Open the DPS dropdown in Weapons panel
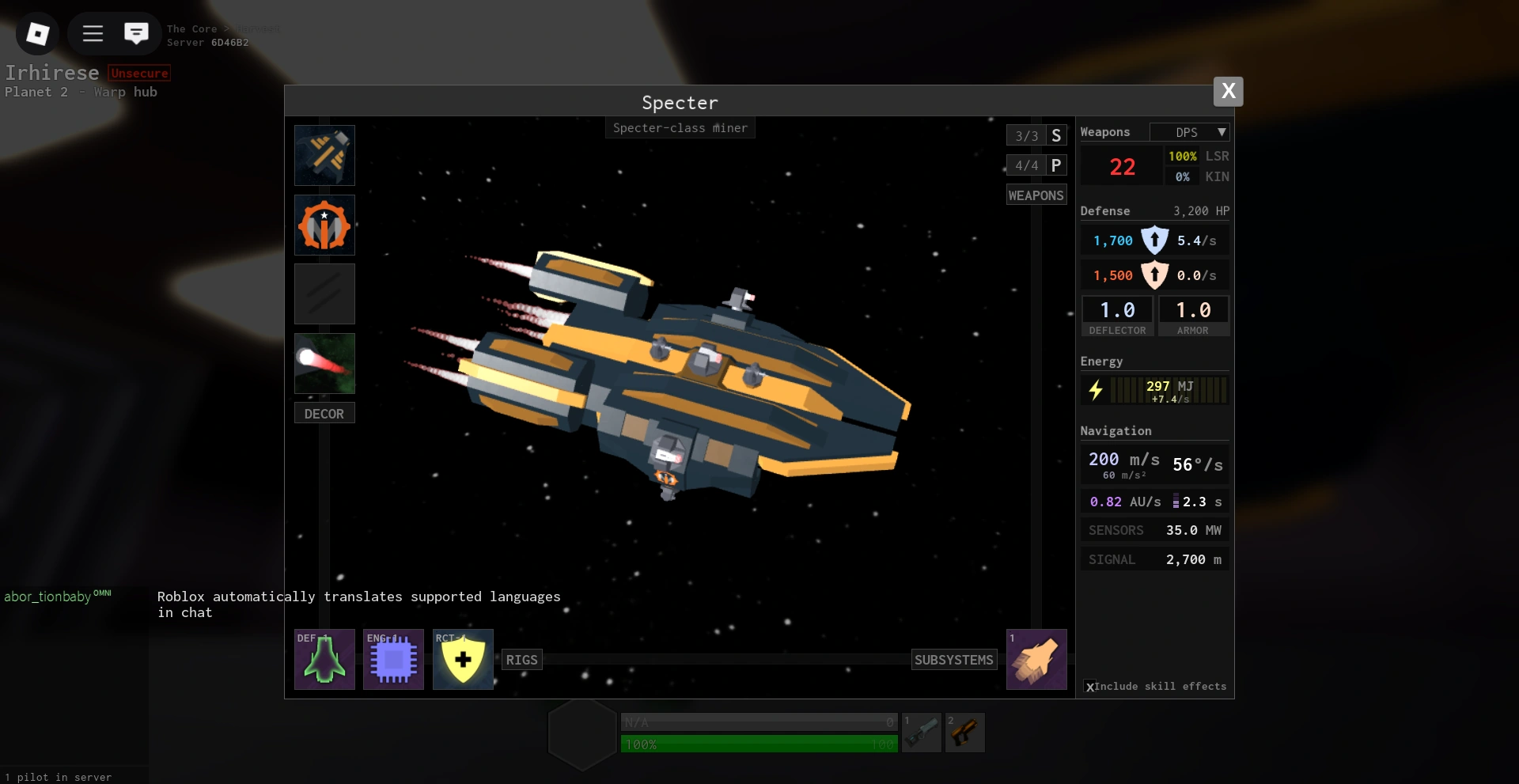The height and width of the screenshot is (784, 1519). point(1190,131)
